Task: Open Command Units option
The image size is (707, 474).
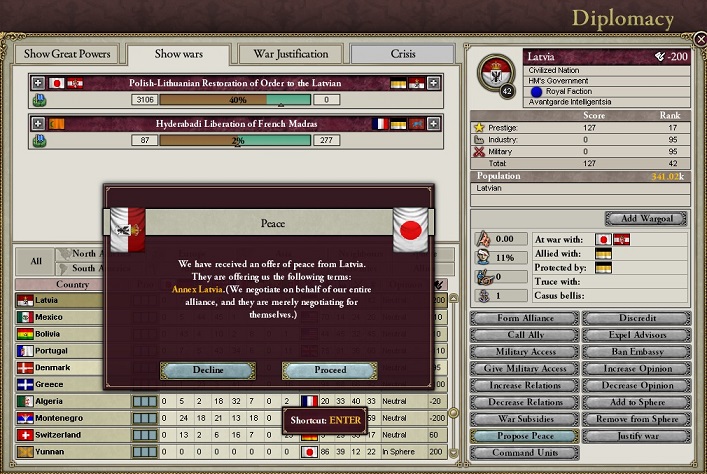Action: tap(524, 453)
